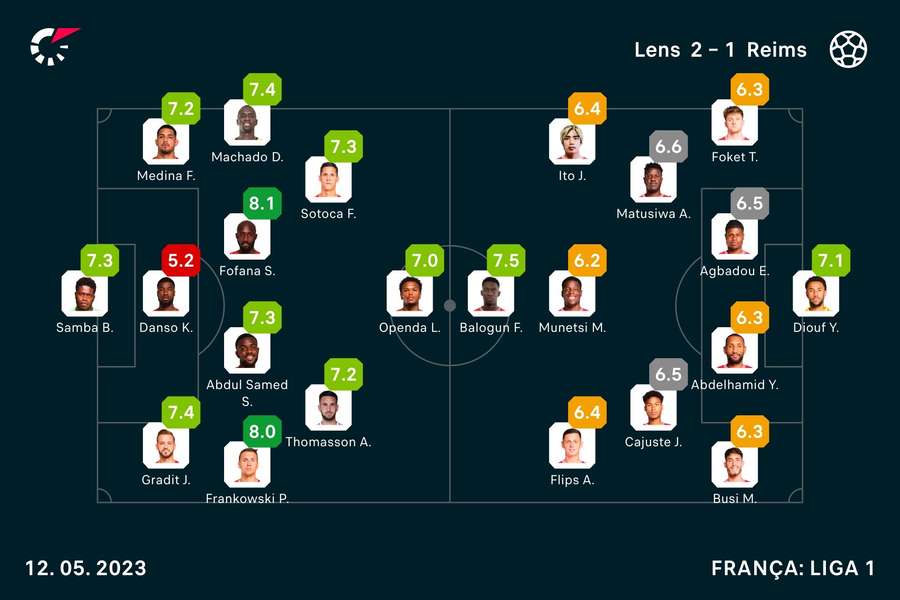Click Abdul Samed S.'s portrait
Screen dimensions: 900x600
click(x=246, y=350)
